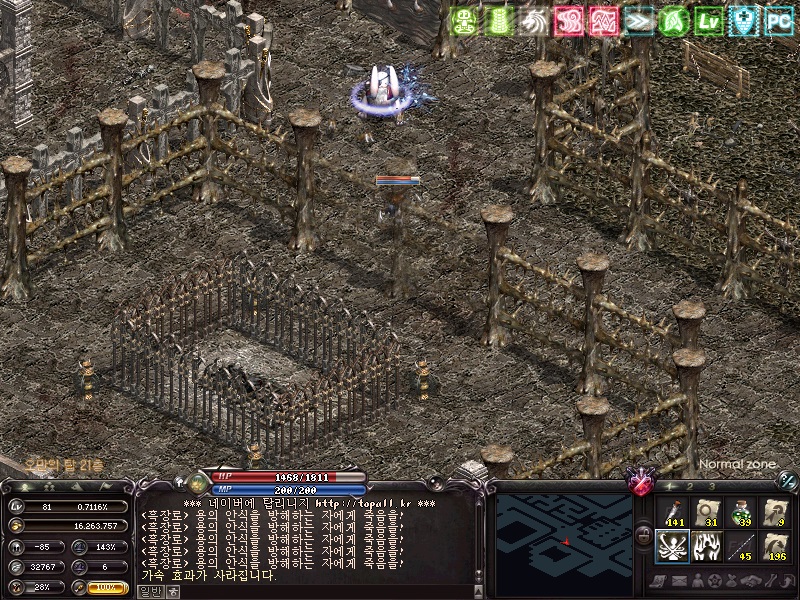This screenshot has width=800, height=600.
Task: Activate the white flame figures skill
Action: coord(706,547)
